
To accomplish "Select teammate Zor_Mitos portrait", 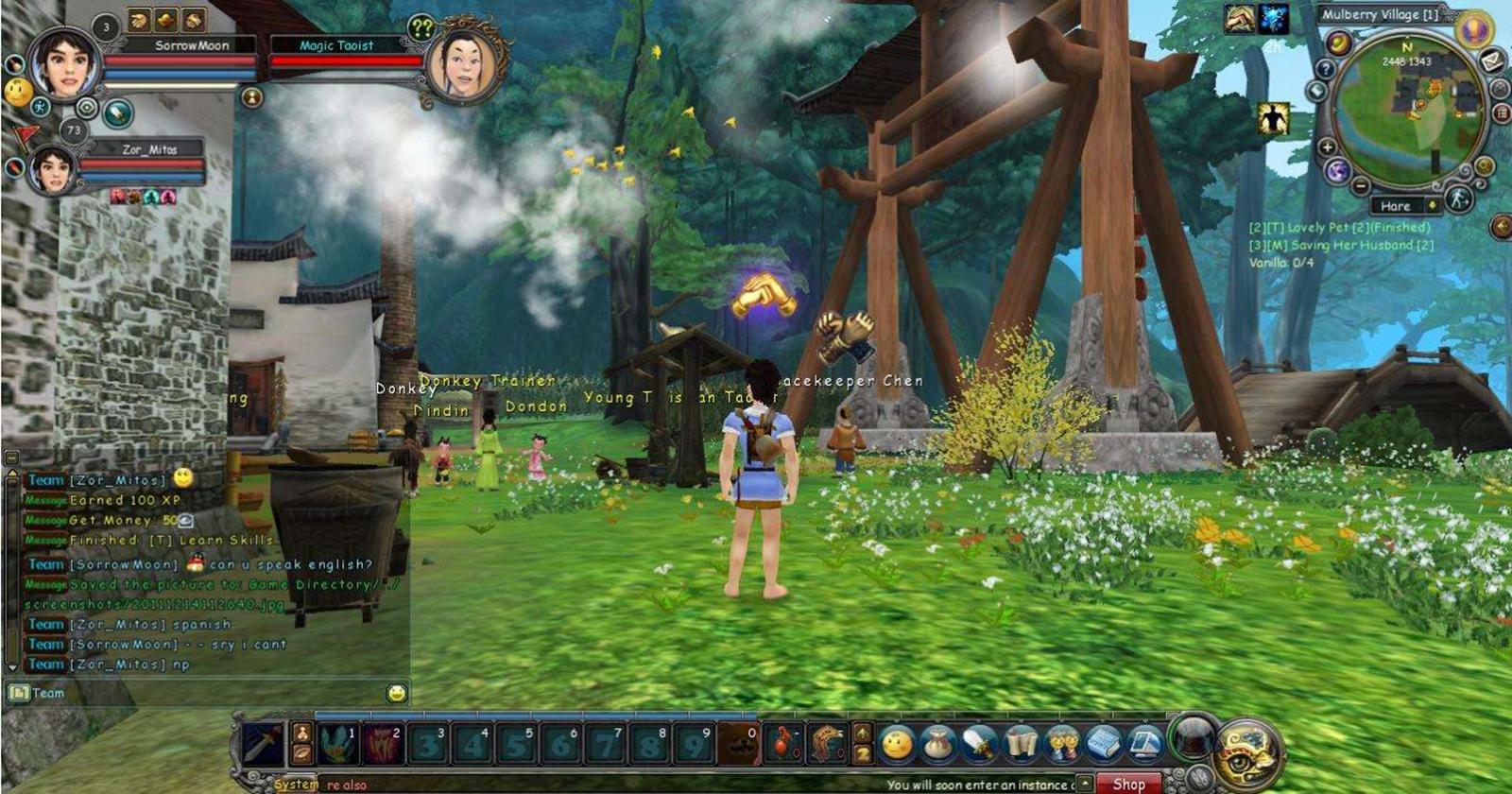I will click(x=52, y=170).
